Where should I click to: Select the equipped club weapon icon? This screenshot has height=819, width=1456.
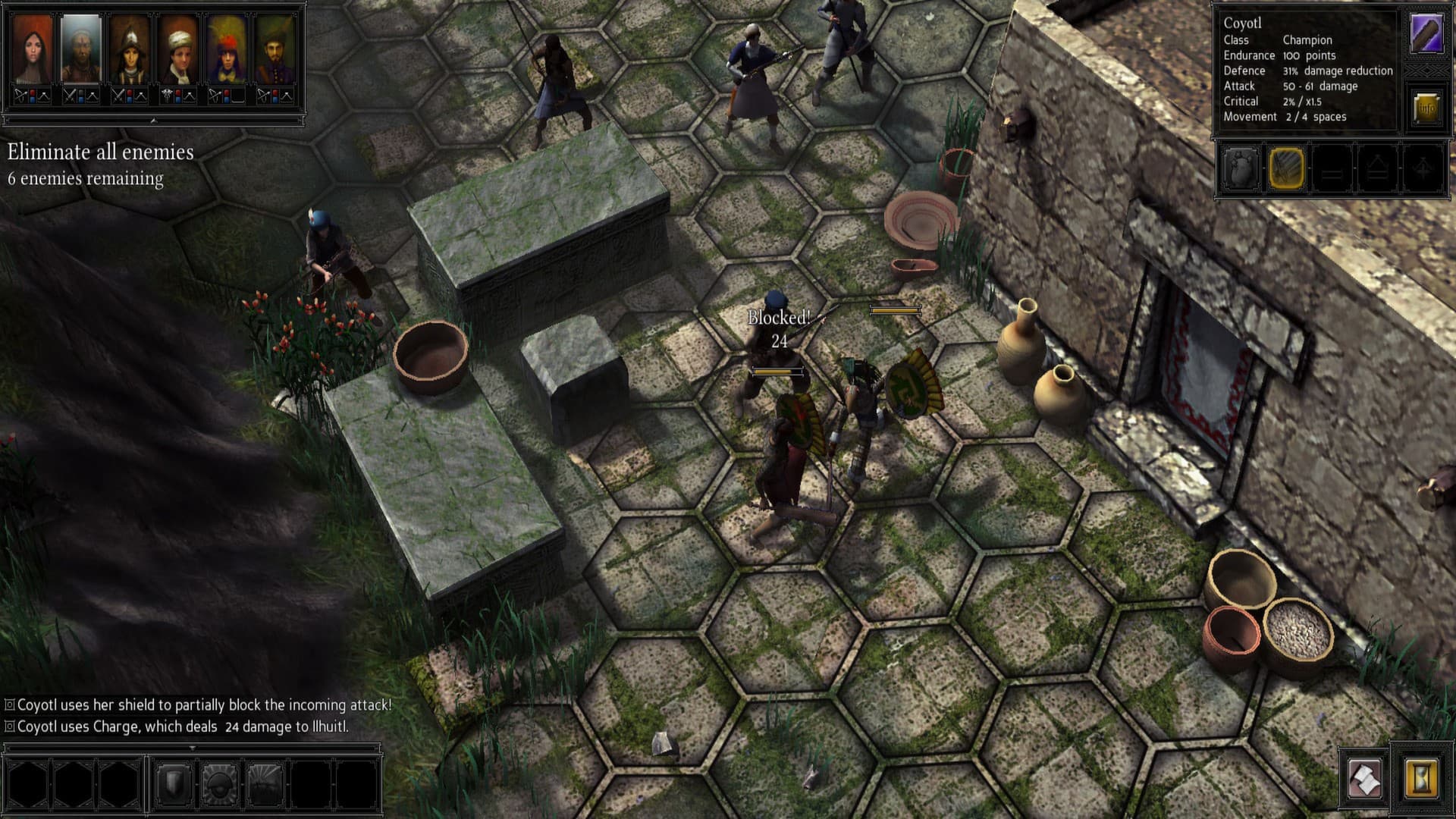[x=1426, y=33]
